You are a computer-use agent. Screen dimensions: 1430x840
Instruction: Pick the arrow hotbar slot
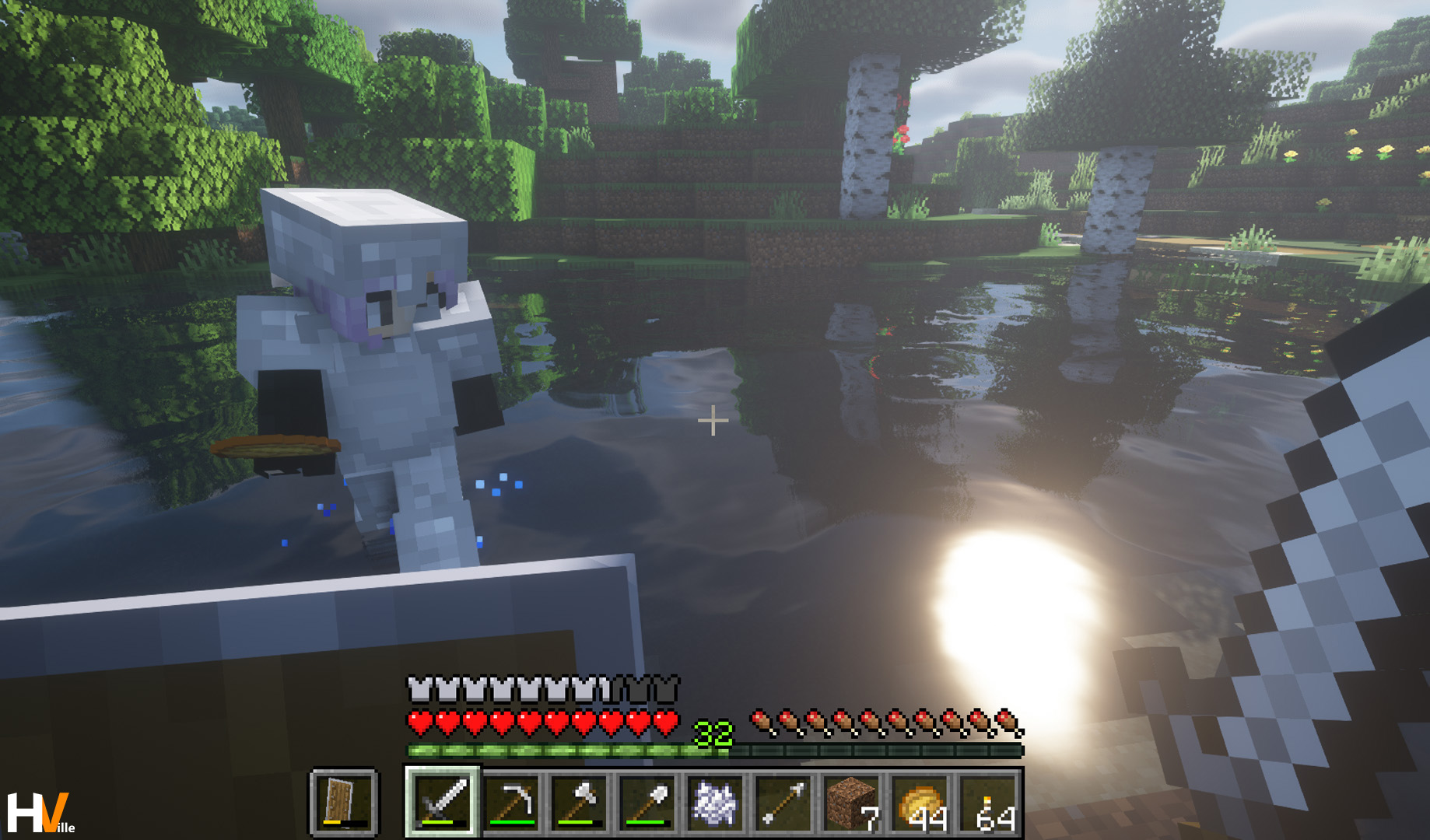[782, 803]
